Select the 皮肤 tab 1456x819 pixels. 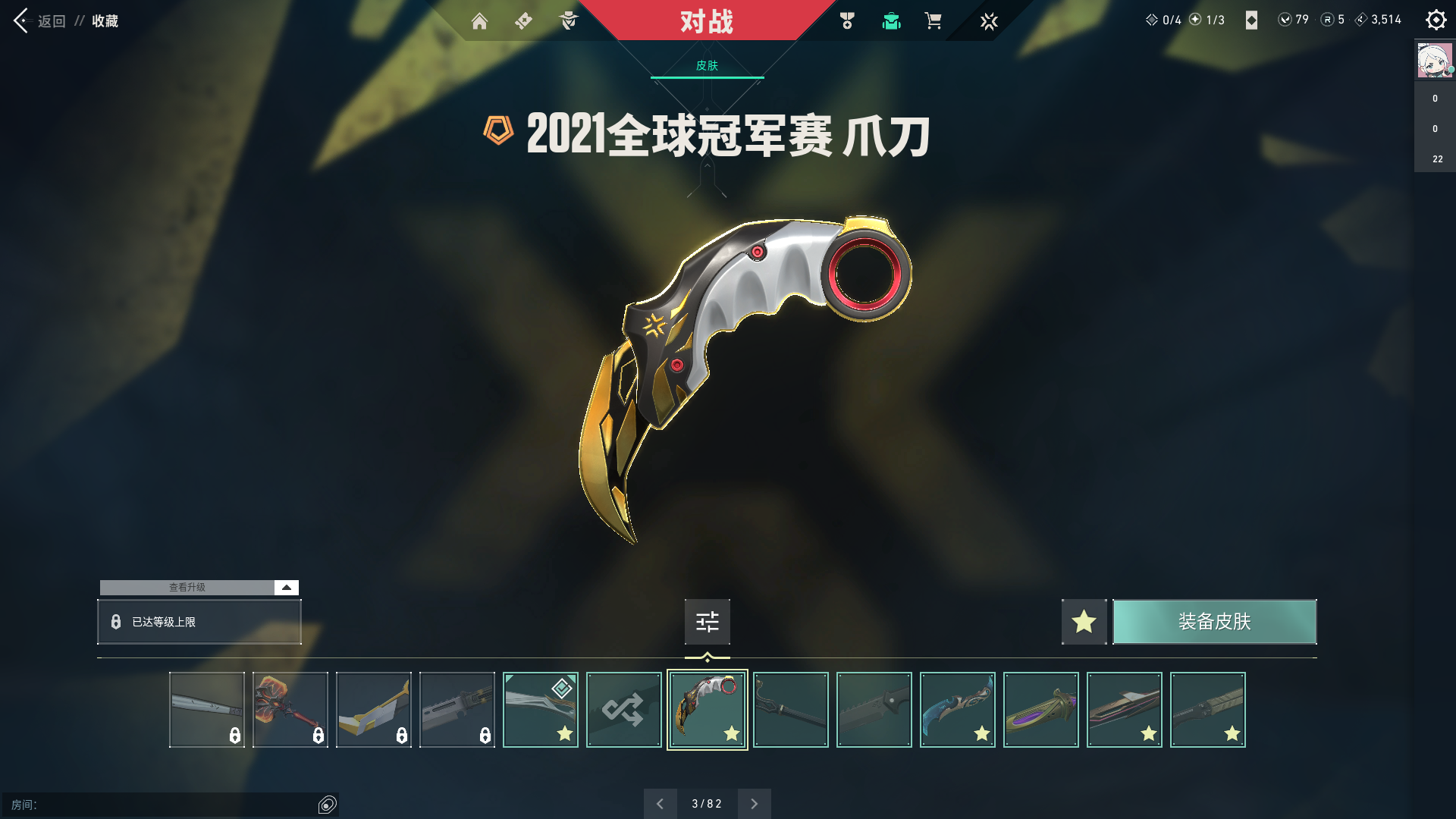coord(707,67)
